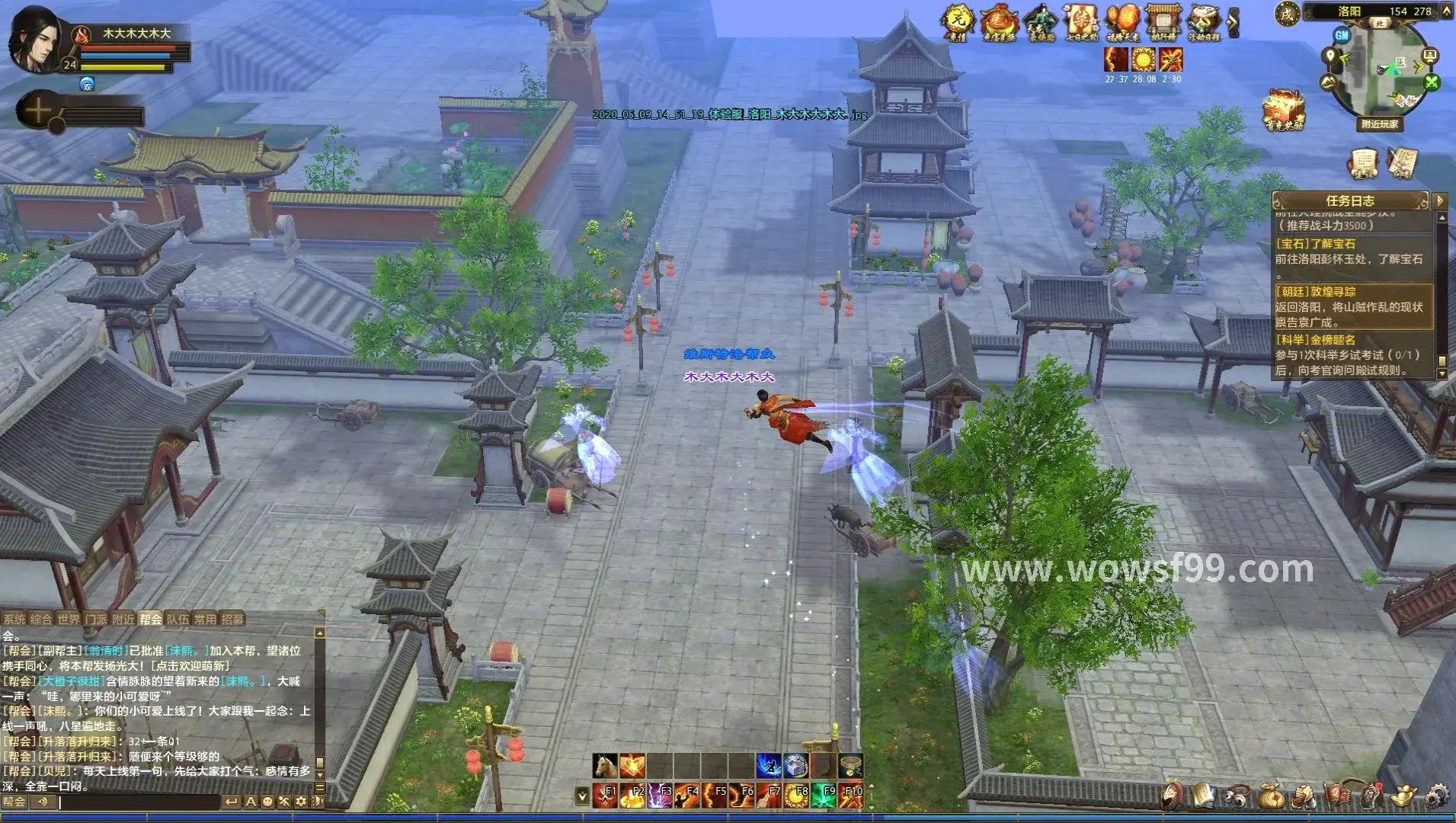Collapse the 任务日志 quest log arrow
The width and height of the screenshot is (1456, 823).
pyautogui.click(x=1439, y=201)
